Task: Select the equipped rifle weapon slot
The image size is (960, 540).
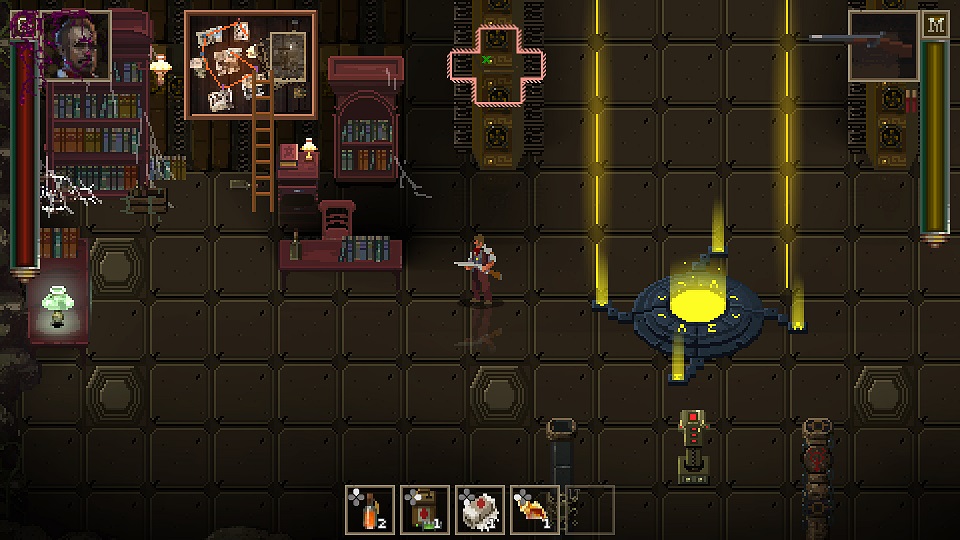Action: [x=884, y=46]
